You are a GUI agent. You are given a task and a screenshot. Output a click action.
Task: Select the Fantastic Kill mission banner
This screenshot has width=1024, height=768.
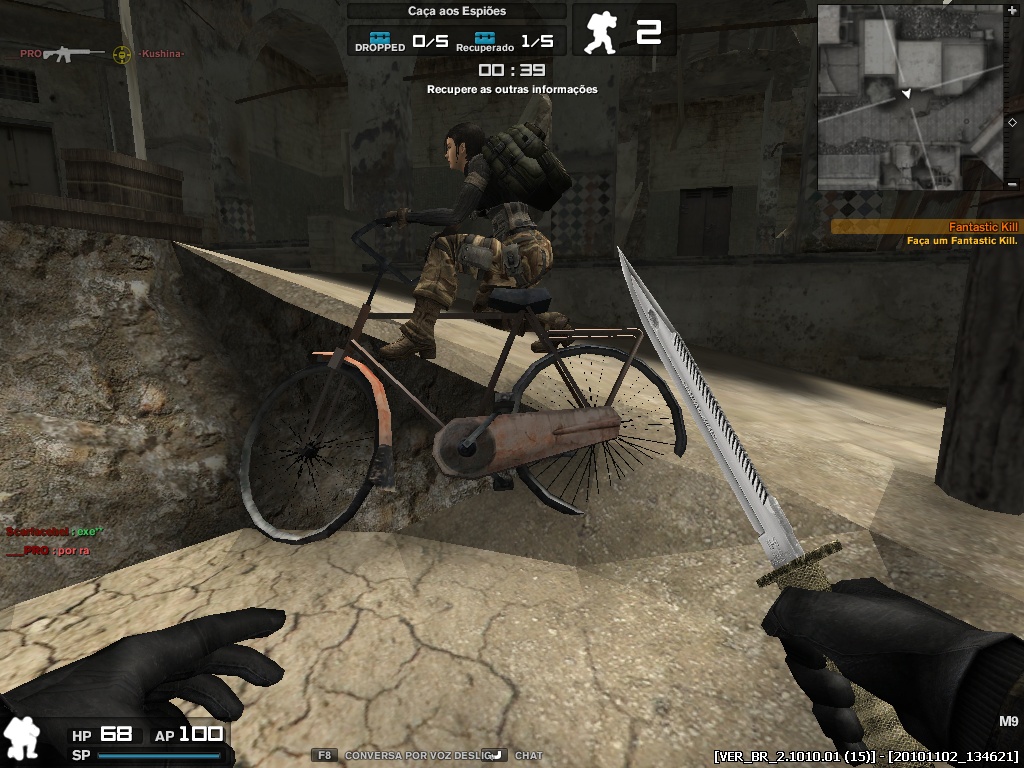[927, 227]
